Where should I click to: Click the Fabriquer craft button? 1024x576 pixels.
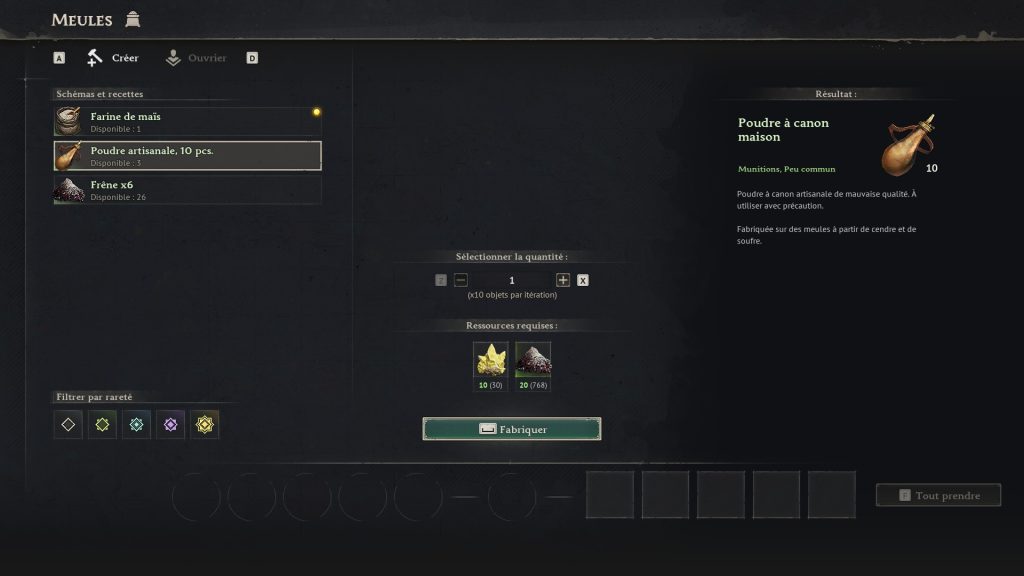point(512,429)
